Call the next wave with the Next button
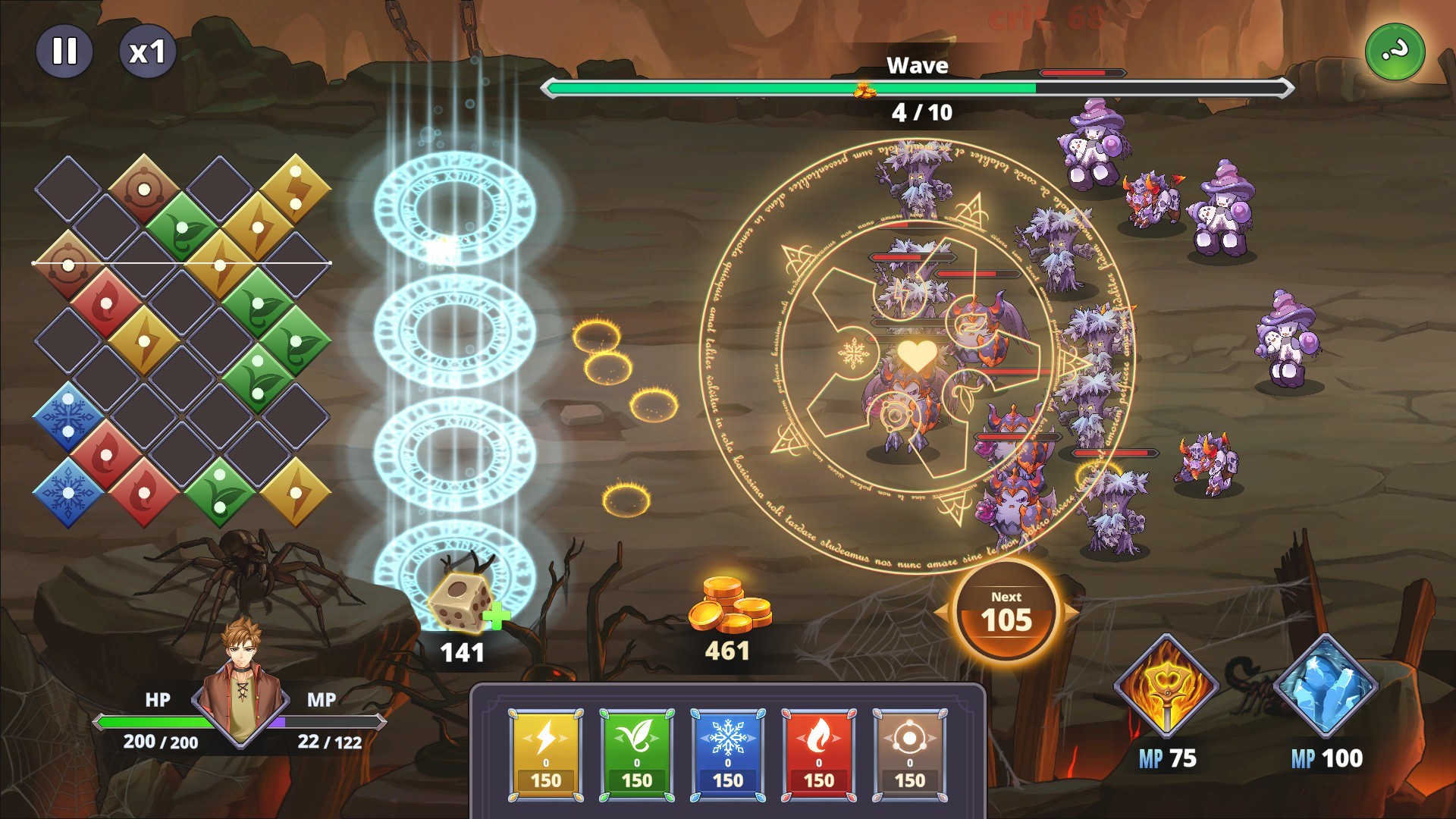The width and height of the screenshot is (1456, 819). pyautogui.click(x=1006, y=611)
